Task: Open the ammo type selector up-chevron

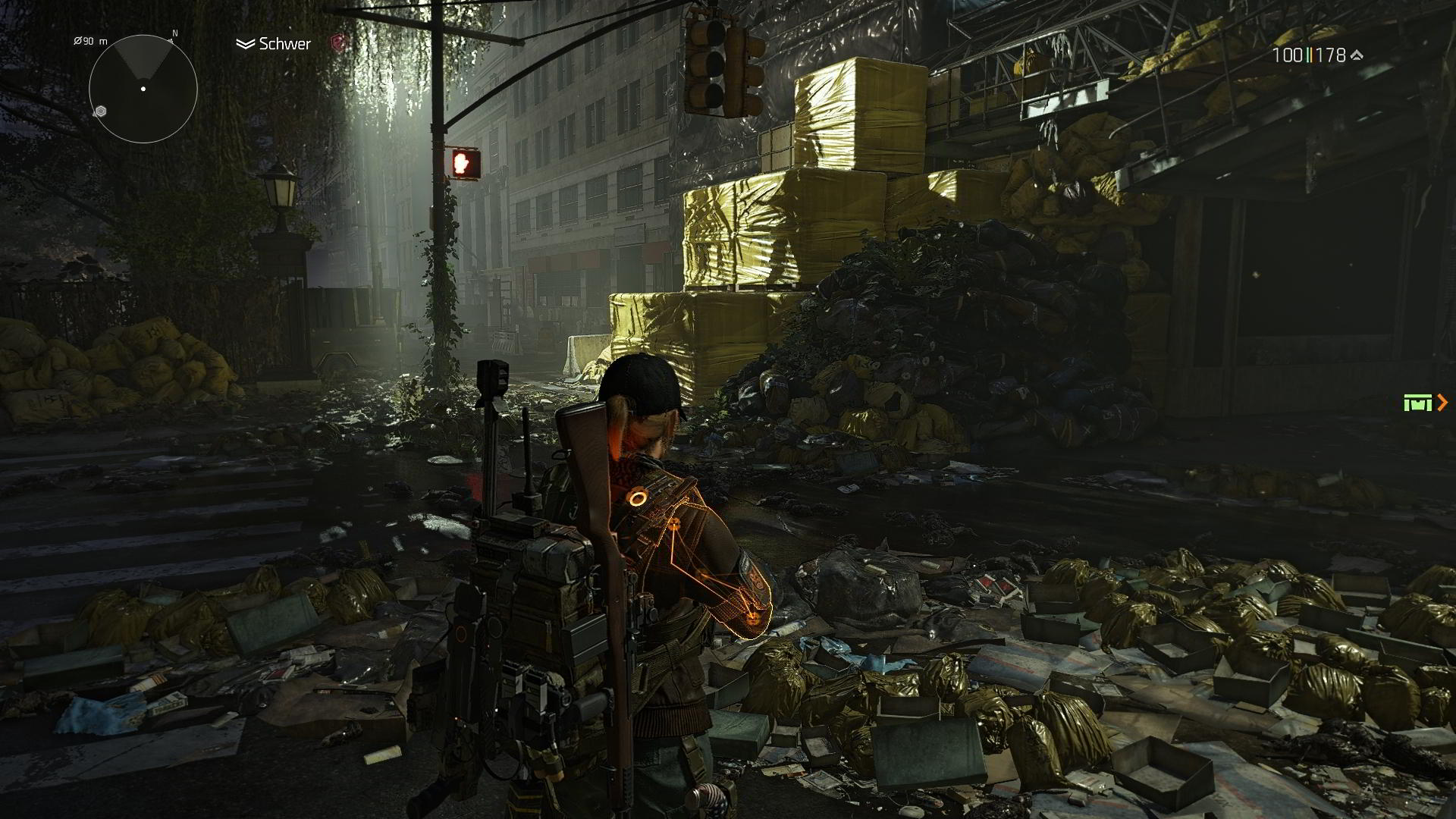Action: coord(1357,55)
